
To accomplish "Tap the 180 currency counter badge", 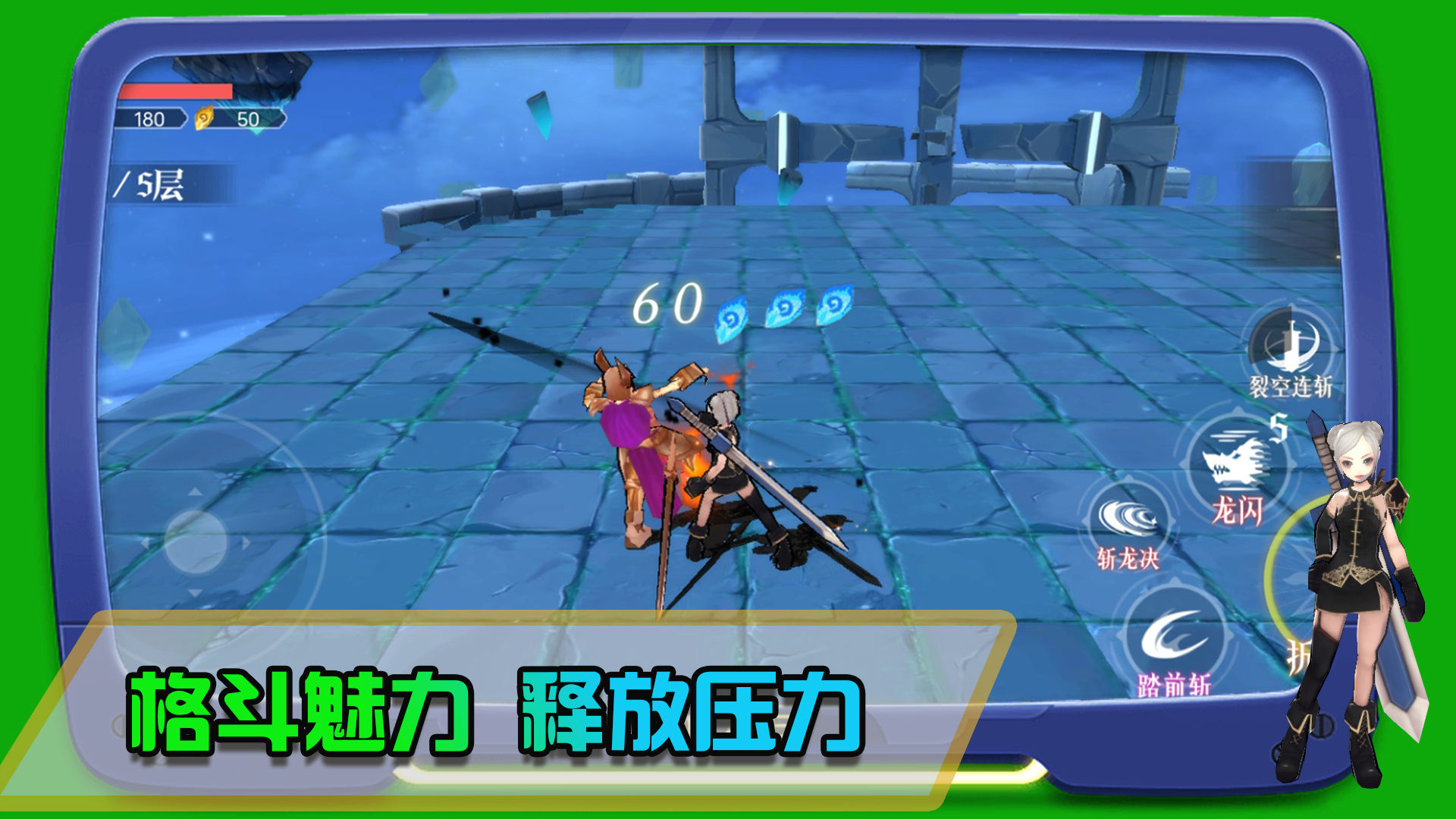I will pyautogui.click(x=152, y=118).
